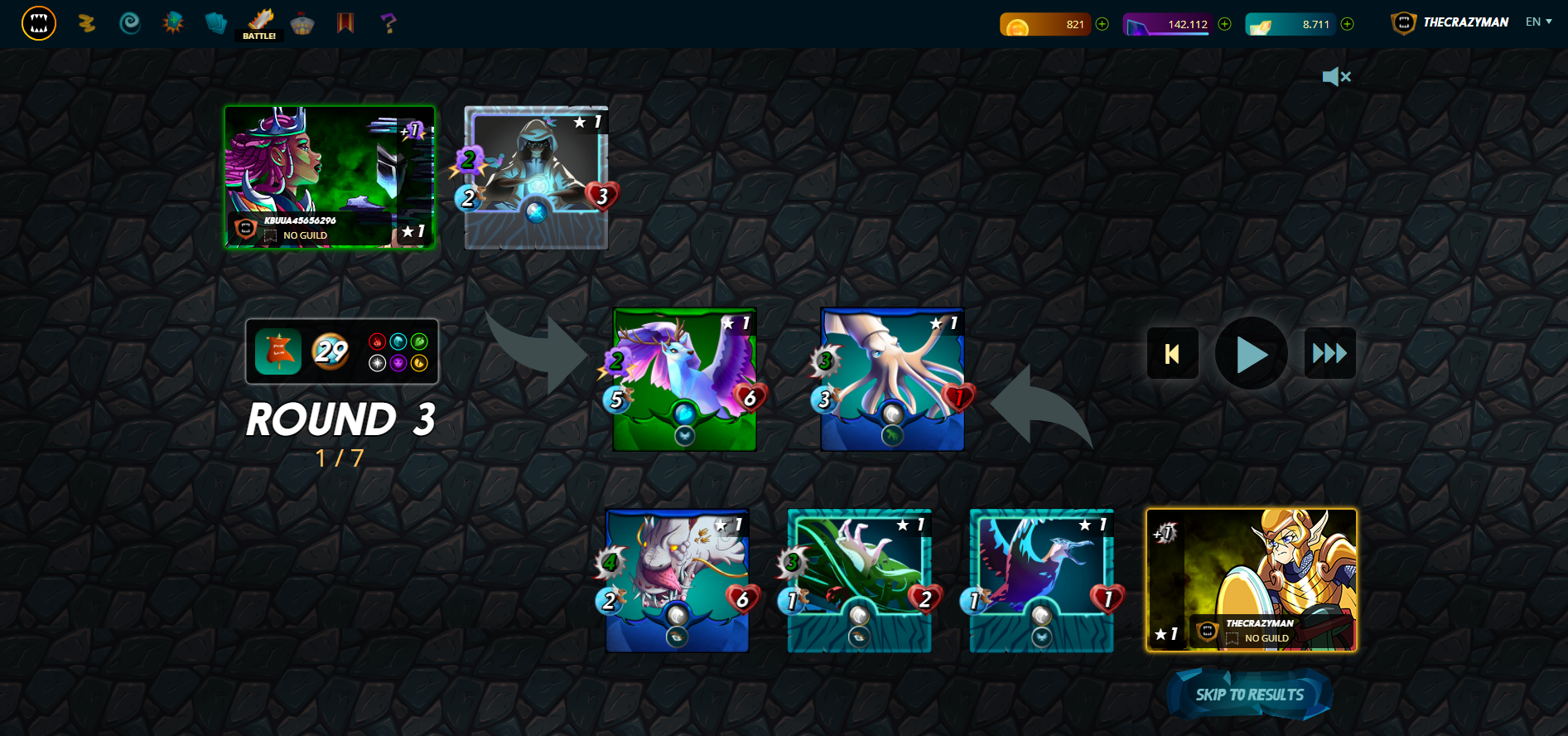Screen dimensions: 1568x736
Task: Click the open packs card icon
Action: [172, 23]
